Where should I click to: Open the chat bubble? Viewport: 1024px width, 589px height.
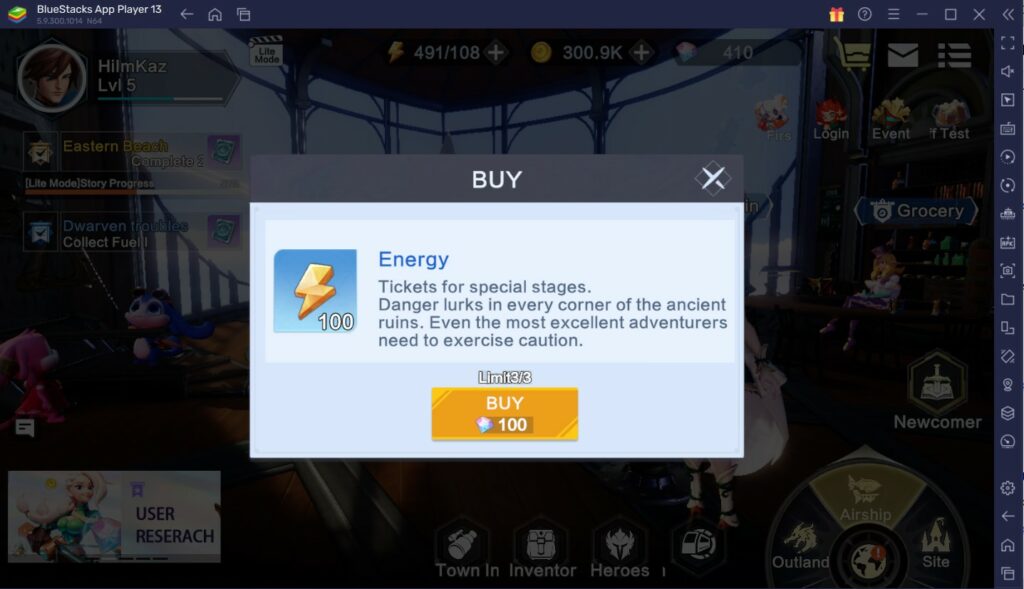pos(25,428)
